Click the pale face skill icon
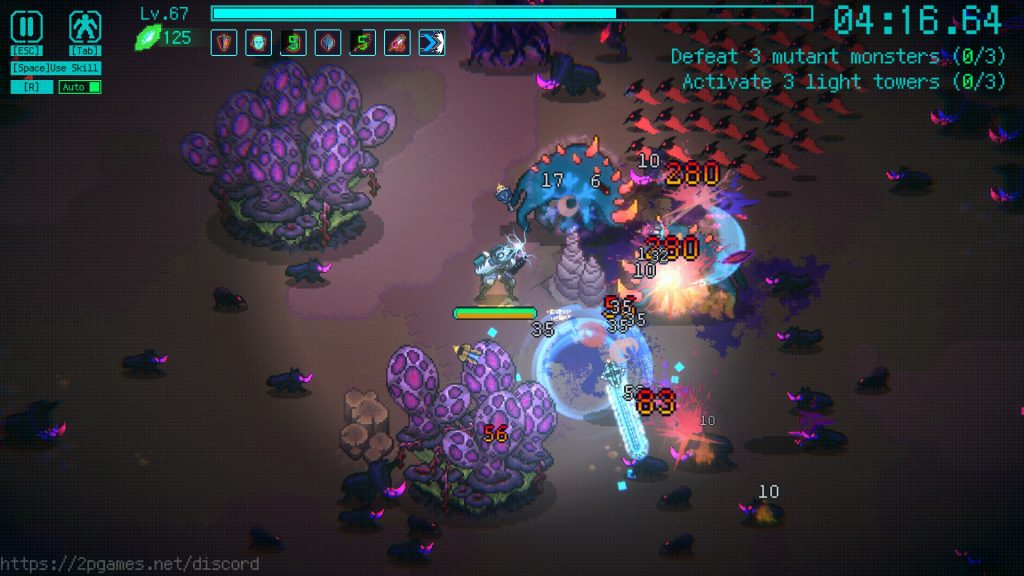1024x576 pixels. click(x=258, y=43)
